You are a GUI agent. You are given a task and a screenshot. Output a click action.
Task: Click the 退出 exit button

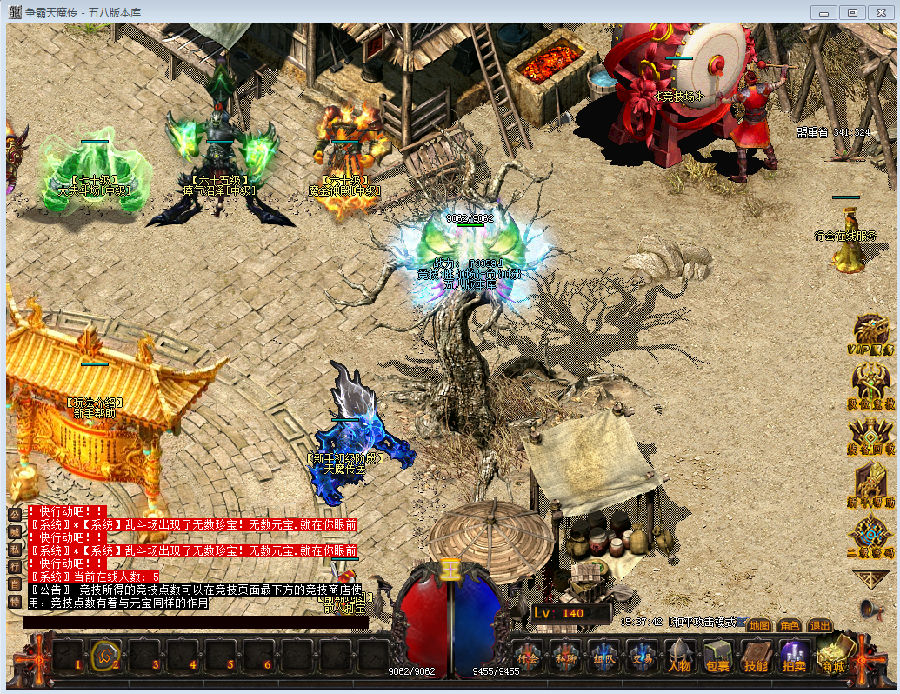(820, 625)
